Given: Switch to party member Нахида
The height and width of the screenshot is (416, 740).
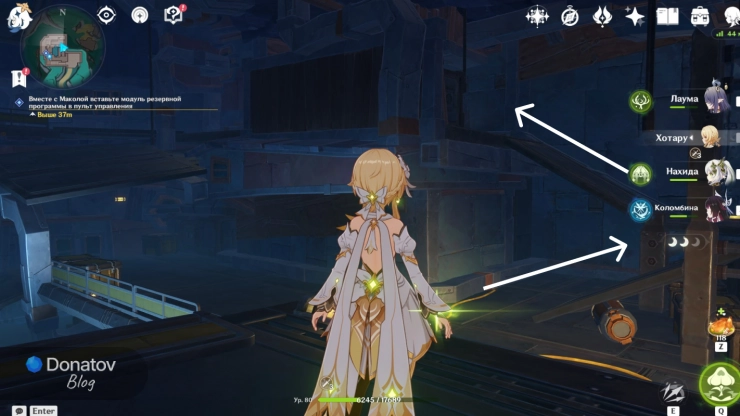Looking at the screenshot, I should click(x=716, y=172).
